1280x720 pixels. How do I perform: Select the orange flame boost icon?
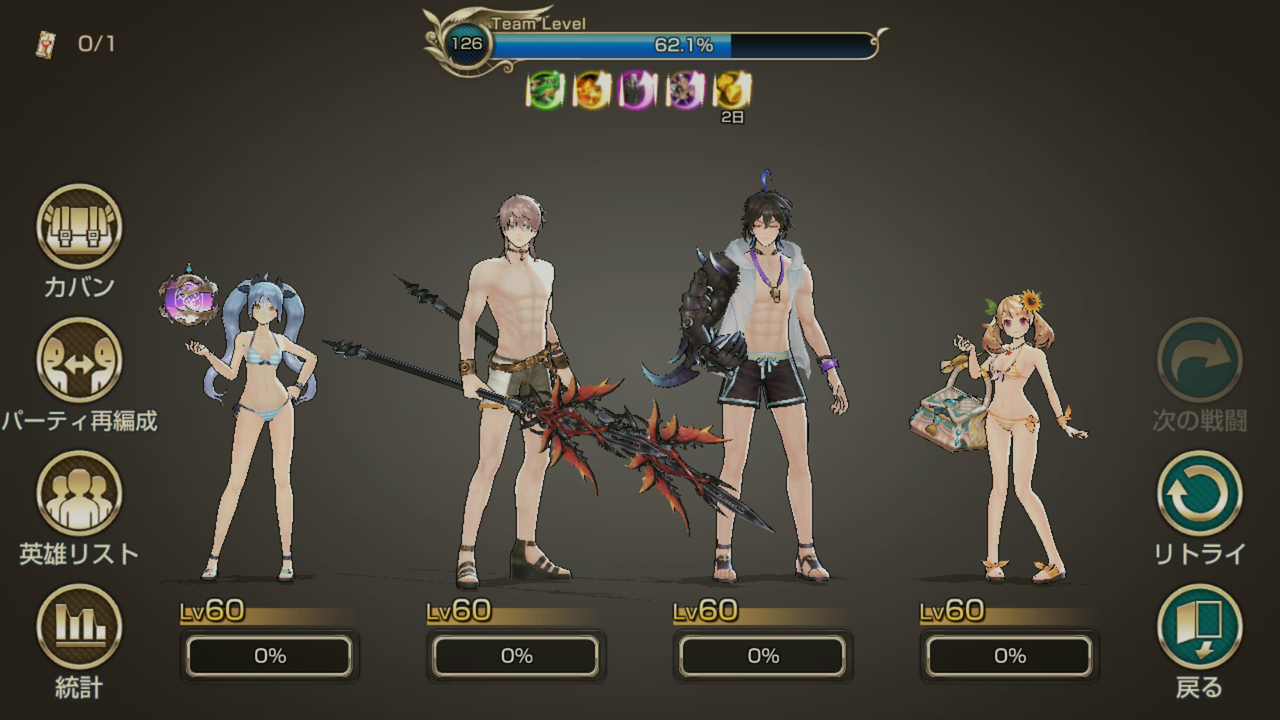coord(592,90)
